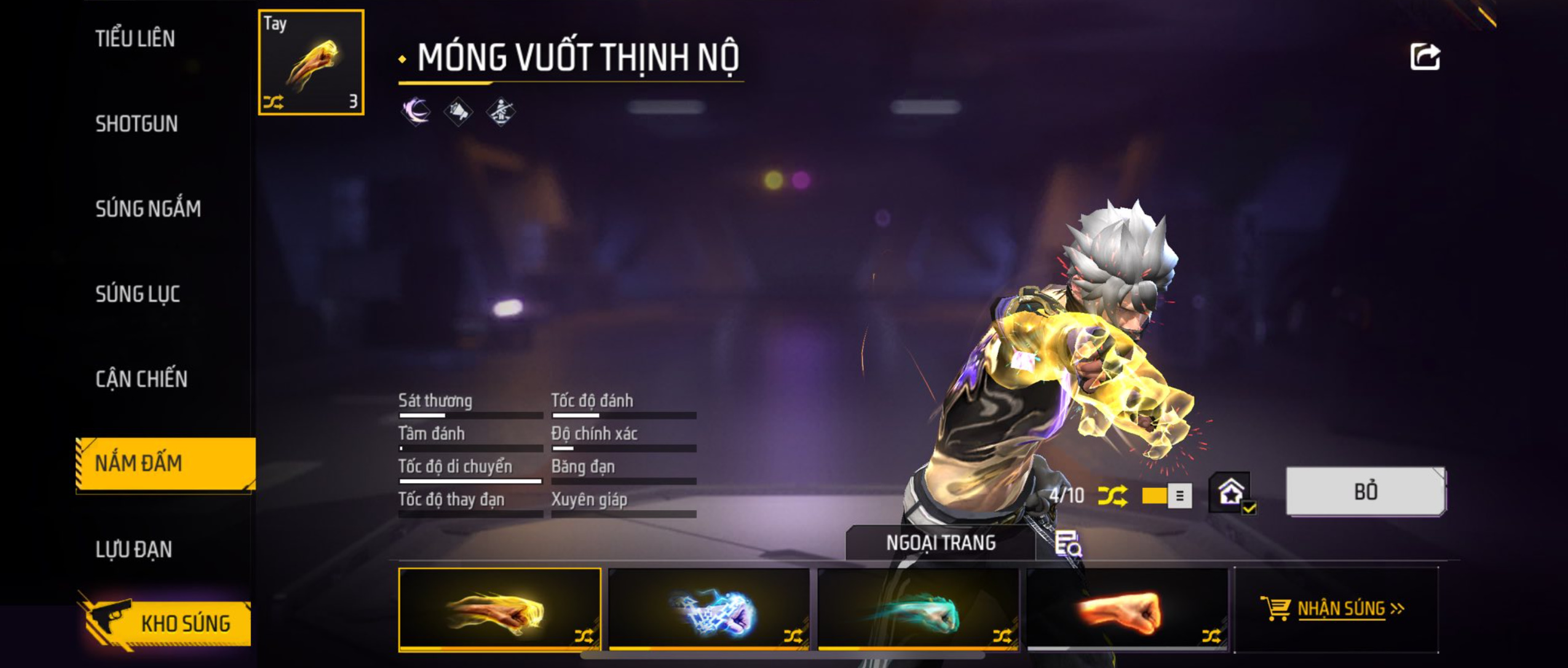The height and width of the screenshot is (668, 1568).
Task: Click the Tay equipped fist slot
Action: [x=311, y=63]
